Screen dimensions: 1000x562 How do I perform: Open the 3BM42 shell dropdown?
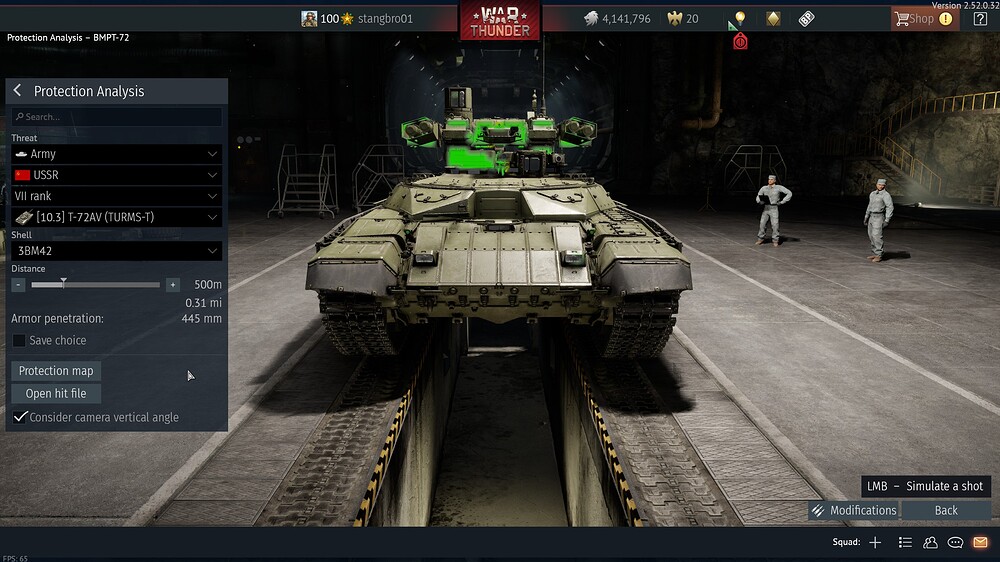(116, 251)
